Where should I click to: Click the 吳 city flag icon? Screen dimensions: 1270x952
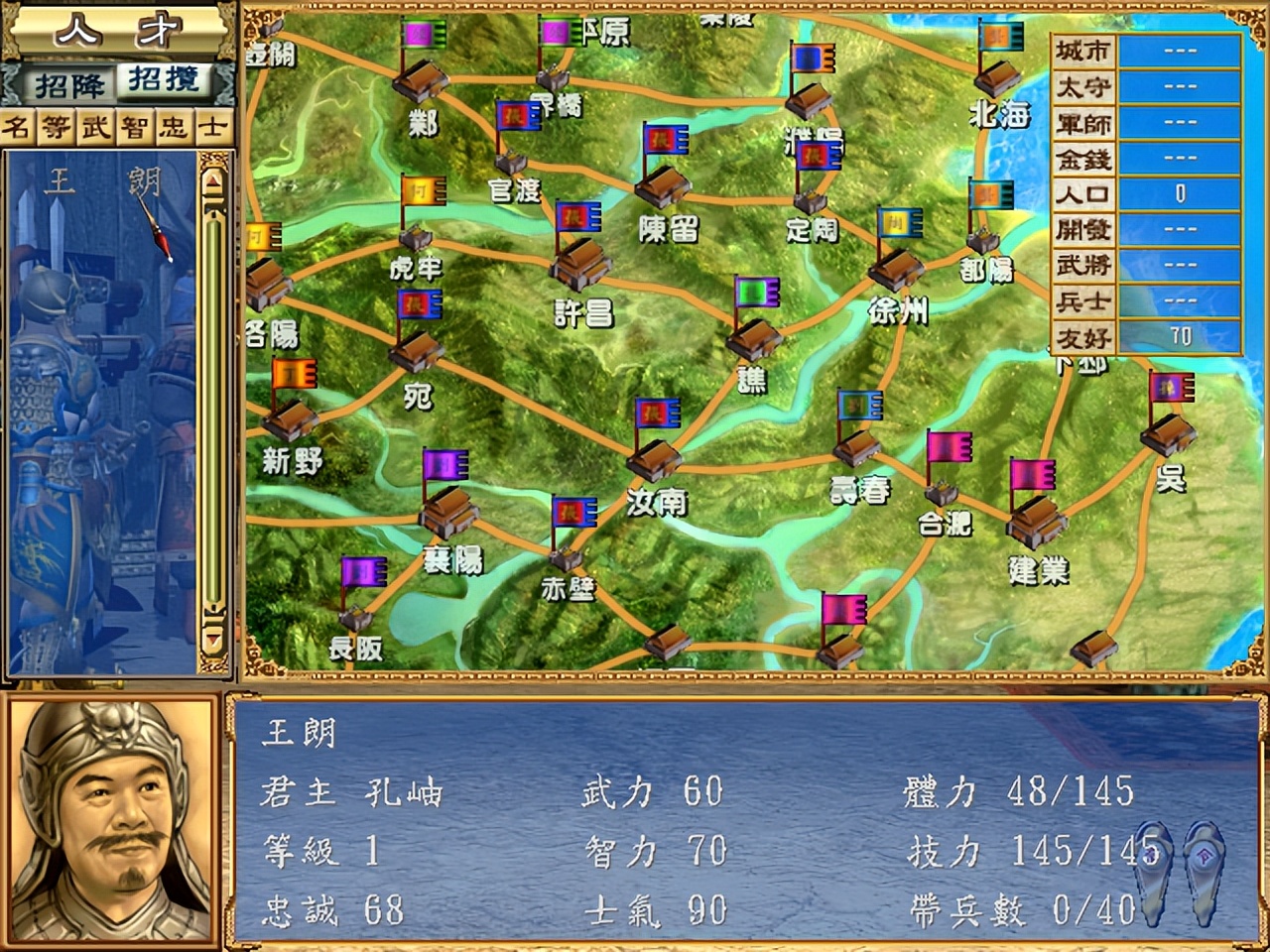1171,387
